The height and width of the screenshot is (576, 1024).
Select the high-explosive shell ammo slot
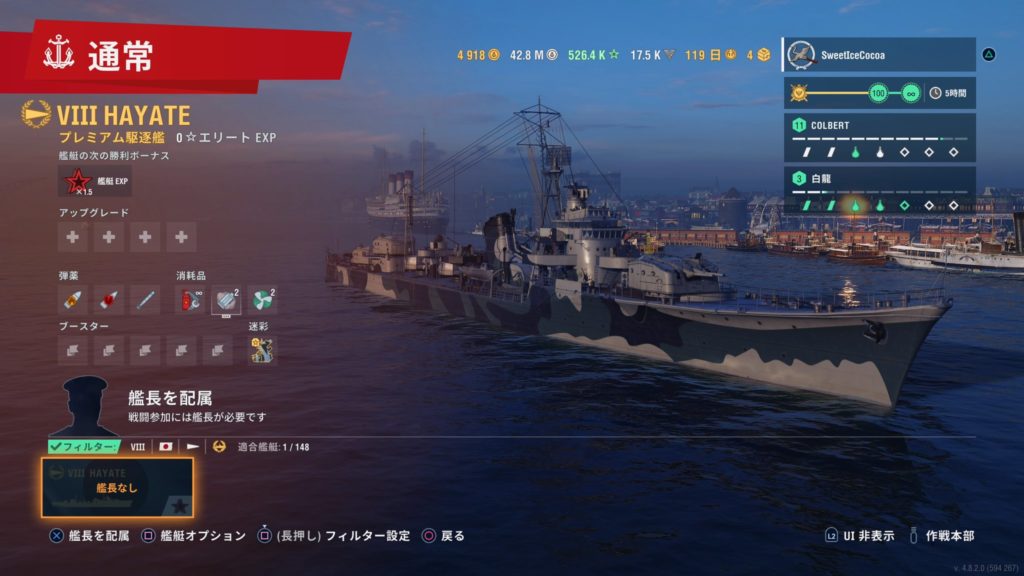[x=72, y=299]
